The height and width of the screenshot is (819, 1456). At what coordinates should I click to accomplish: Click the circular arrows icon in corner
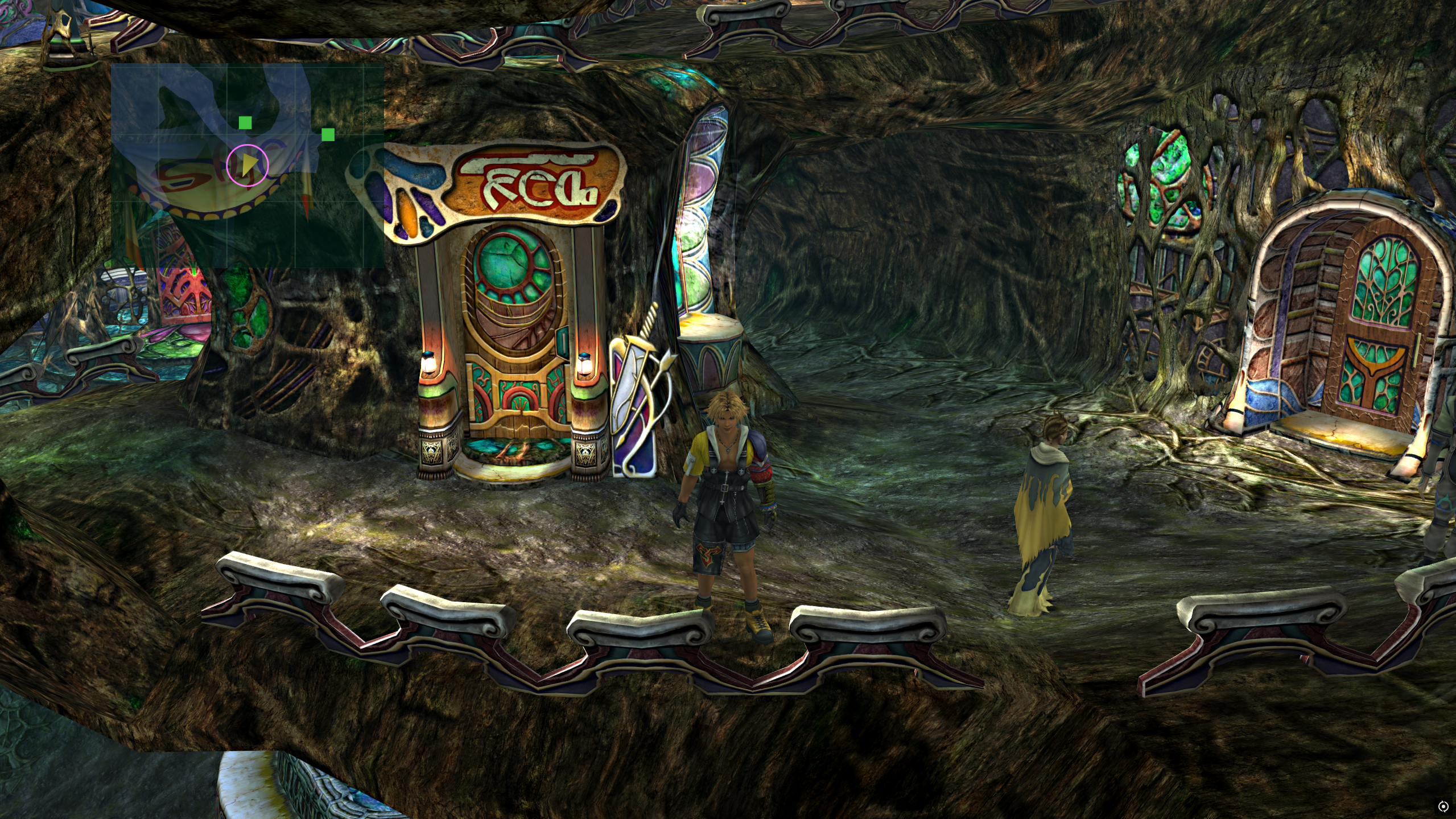[1443, 806]
